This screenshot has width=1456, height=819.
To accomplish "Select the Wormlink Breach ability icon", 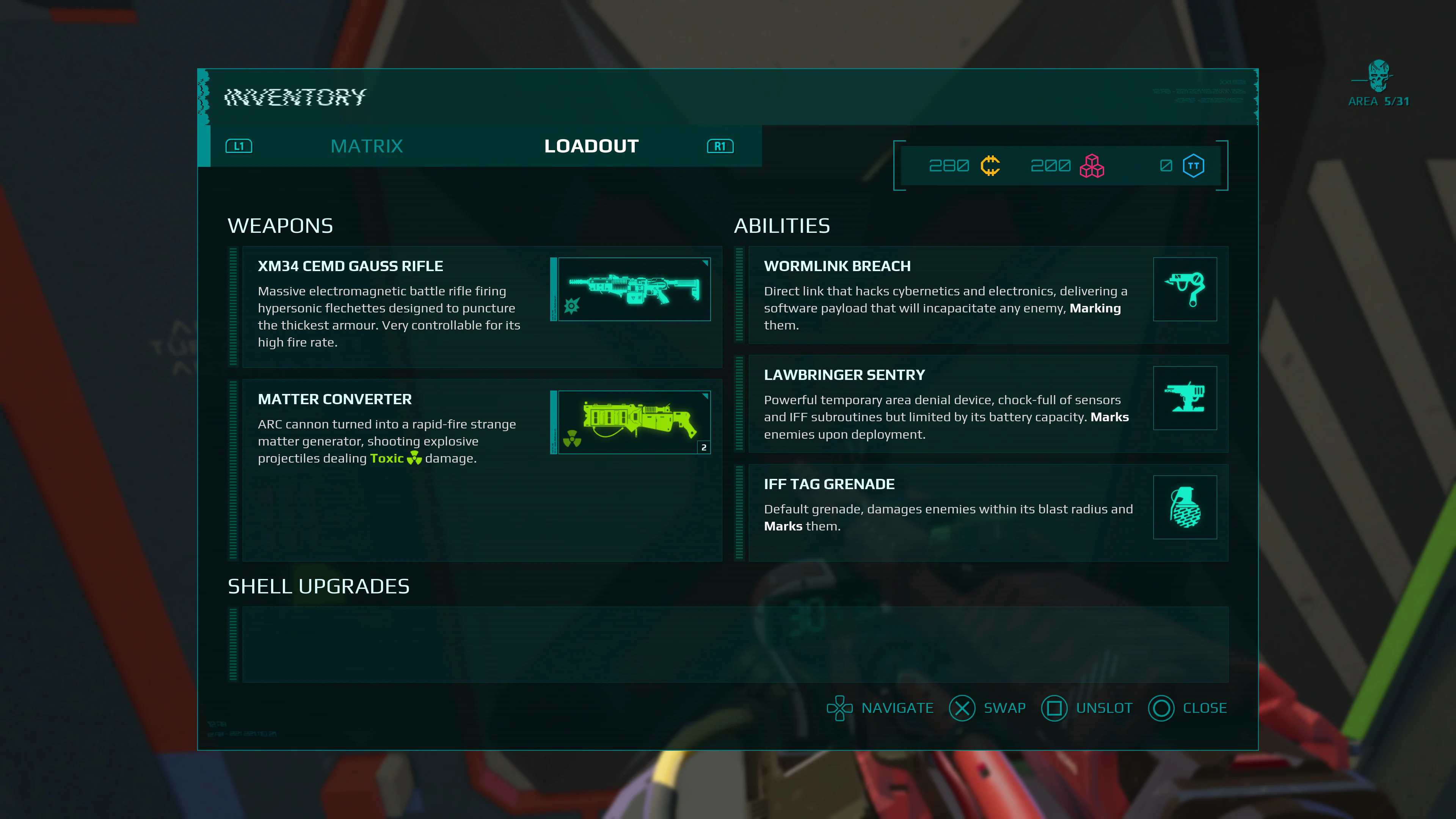I will tap(1185, 289).
